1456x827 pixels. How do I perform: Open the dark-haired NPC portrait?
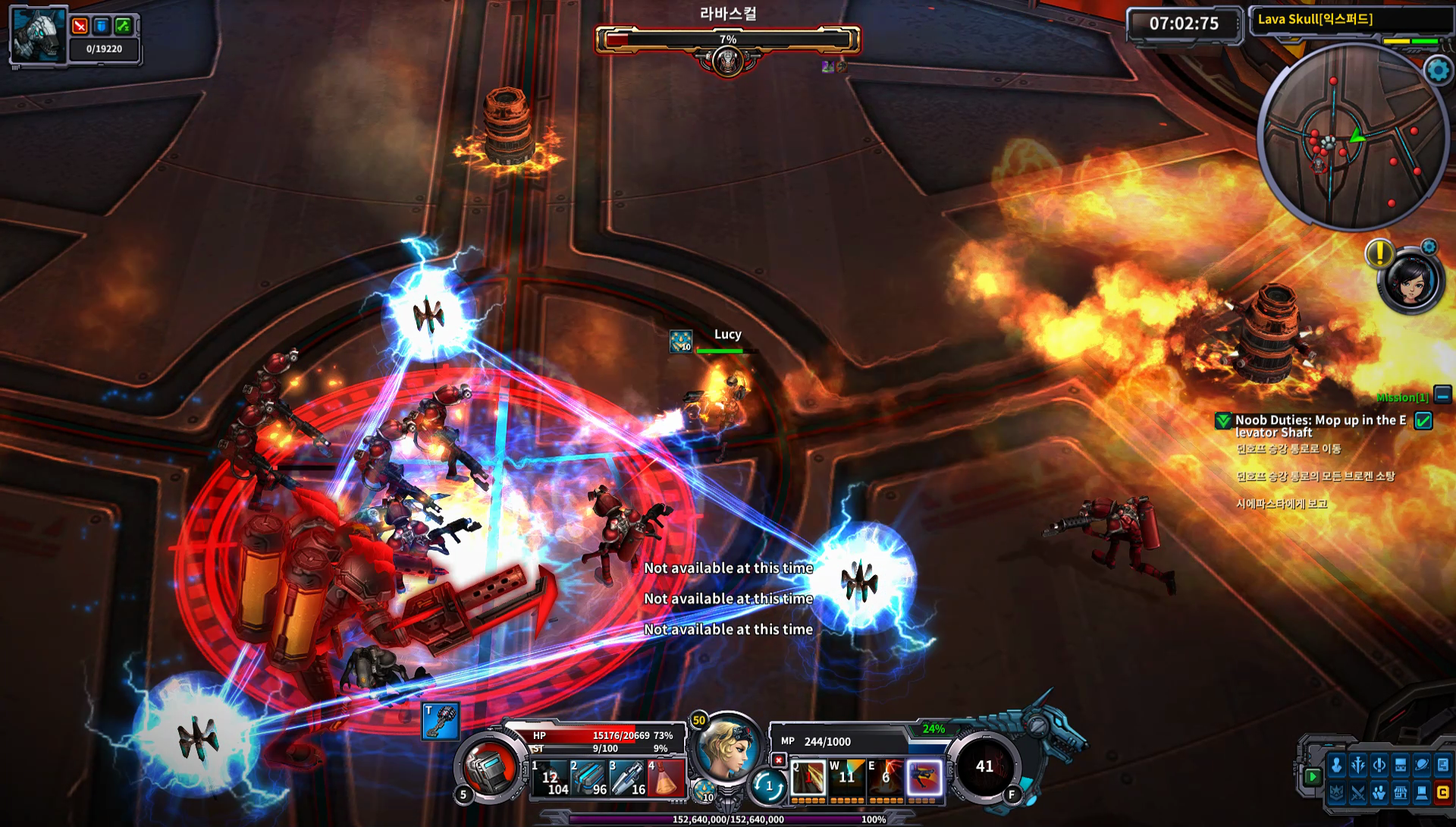coord(1410,280)
